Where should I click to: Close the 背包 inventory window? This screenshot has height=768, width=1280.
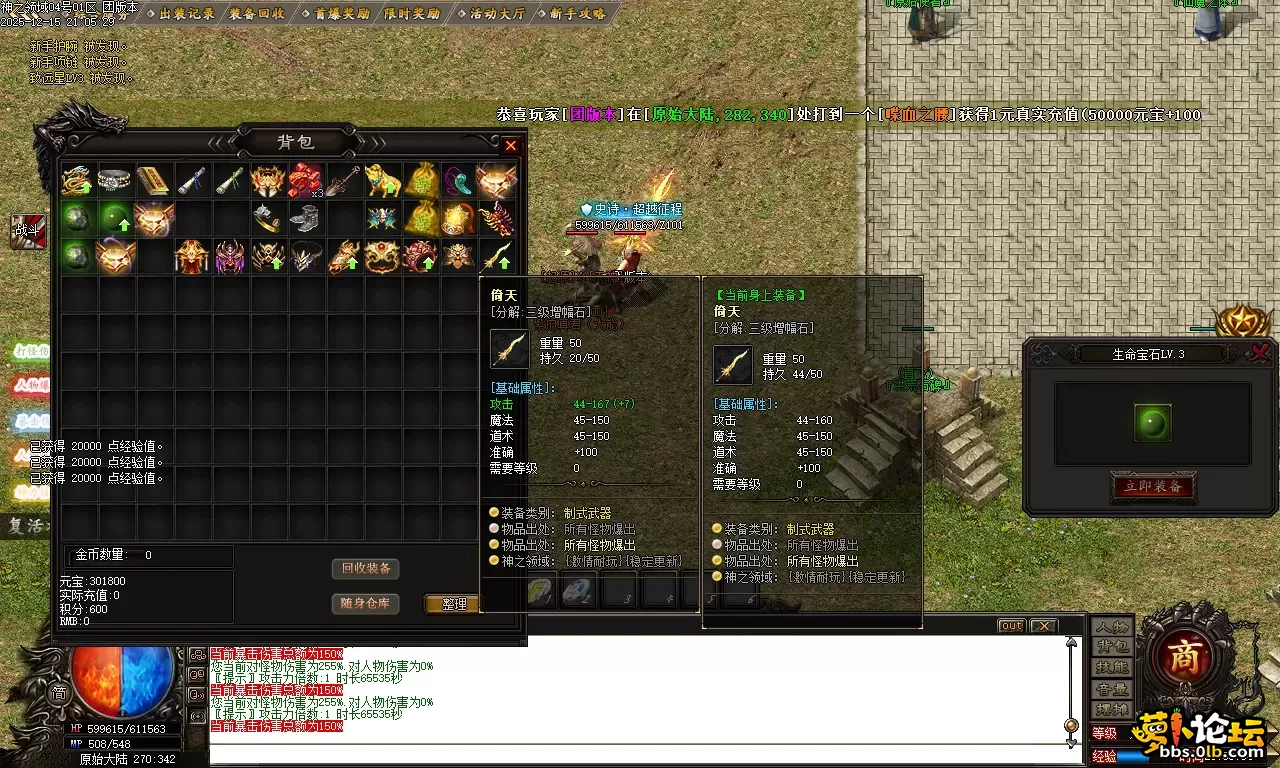coord(511,145)
